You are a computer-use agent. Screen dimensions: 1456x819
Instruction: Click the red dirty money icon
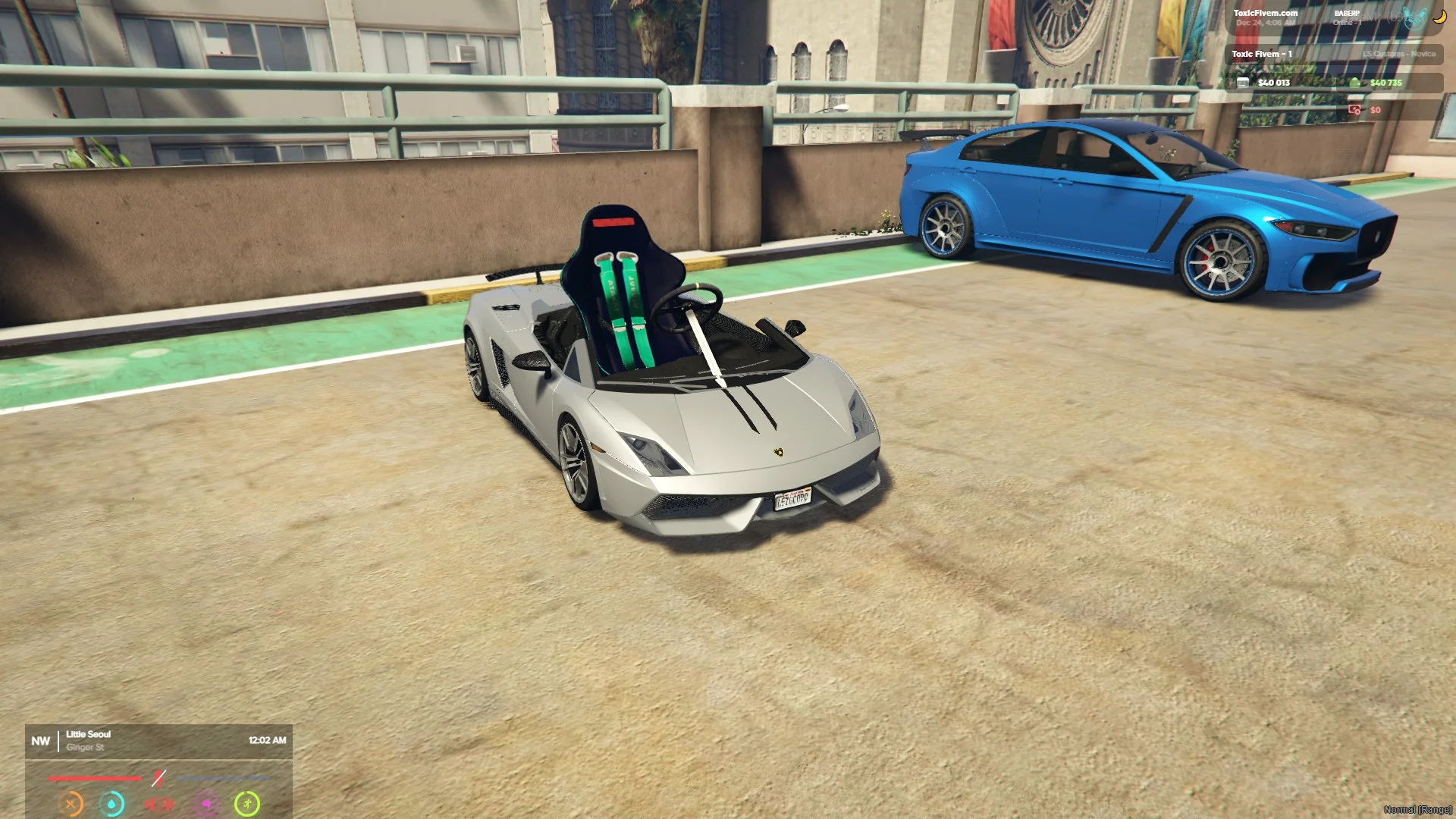pyautogui.click(x=1354, y=110)
